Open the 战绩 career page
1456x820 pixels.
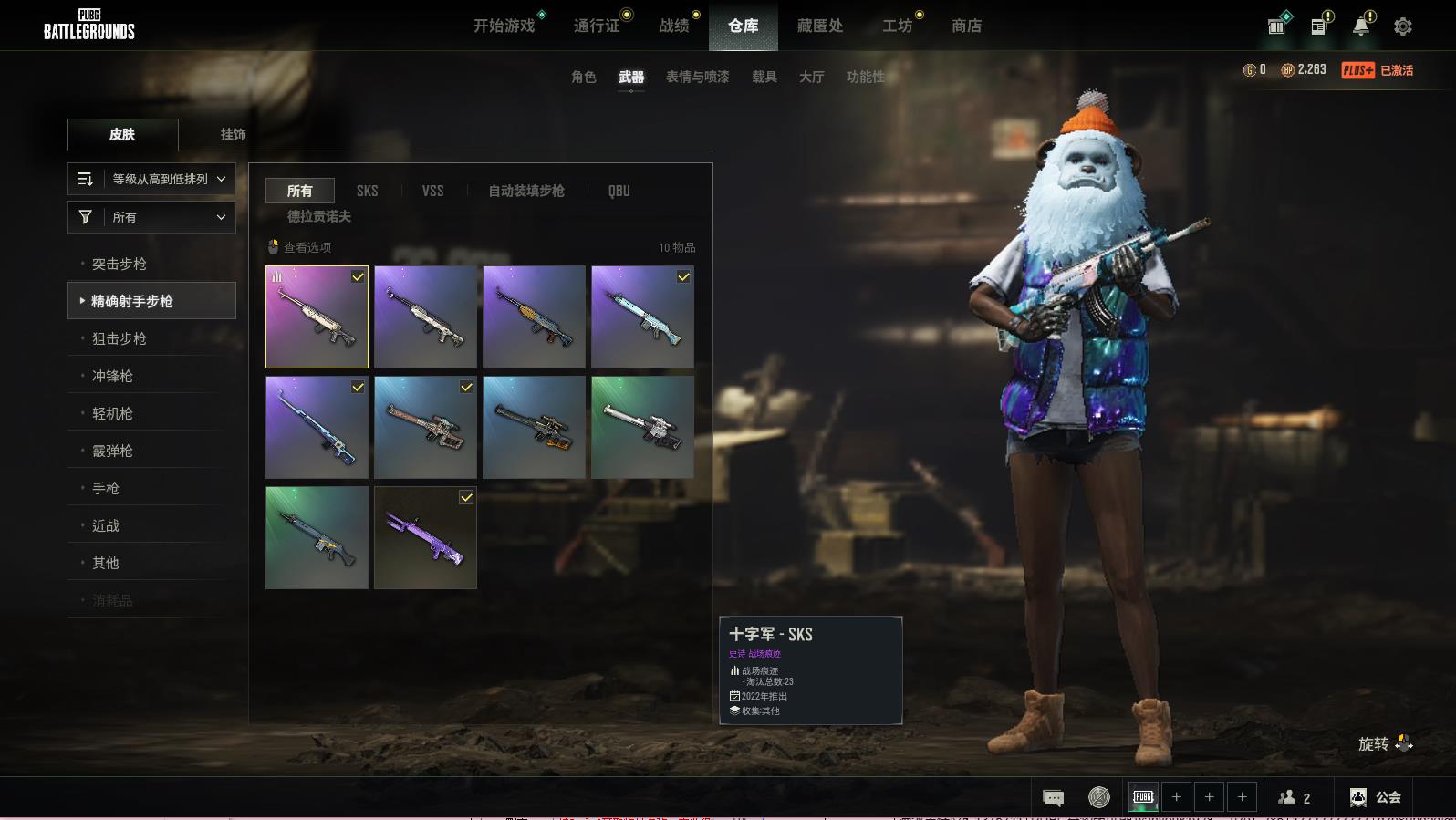tap(674, 26)
